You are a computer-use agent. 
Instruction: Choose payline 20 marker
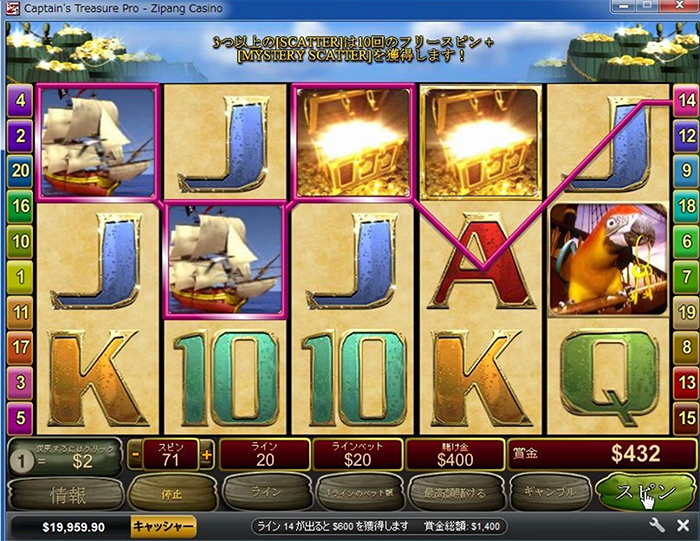tap(19, 171)
